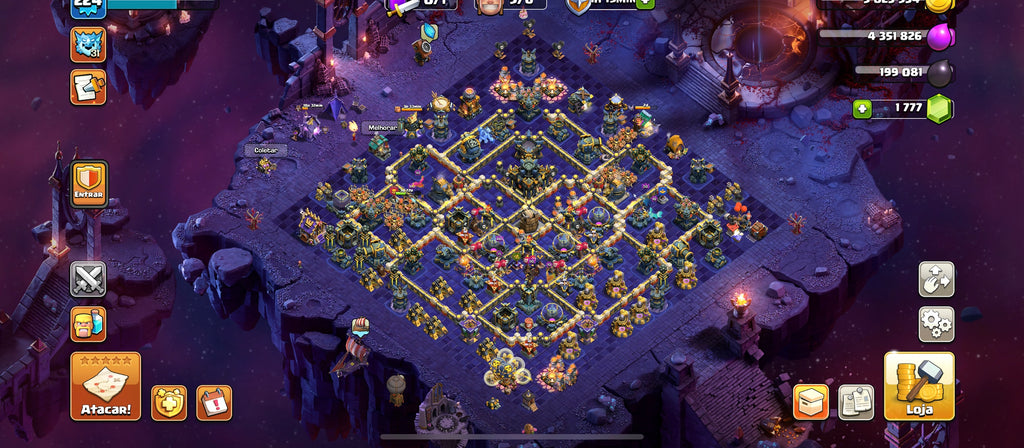Open the gear settings menu

click(x=936, y=324)
